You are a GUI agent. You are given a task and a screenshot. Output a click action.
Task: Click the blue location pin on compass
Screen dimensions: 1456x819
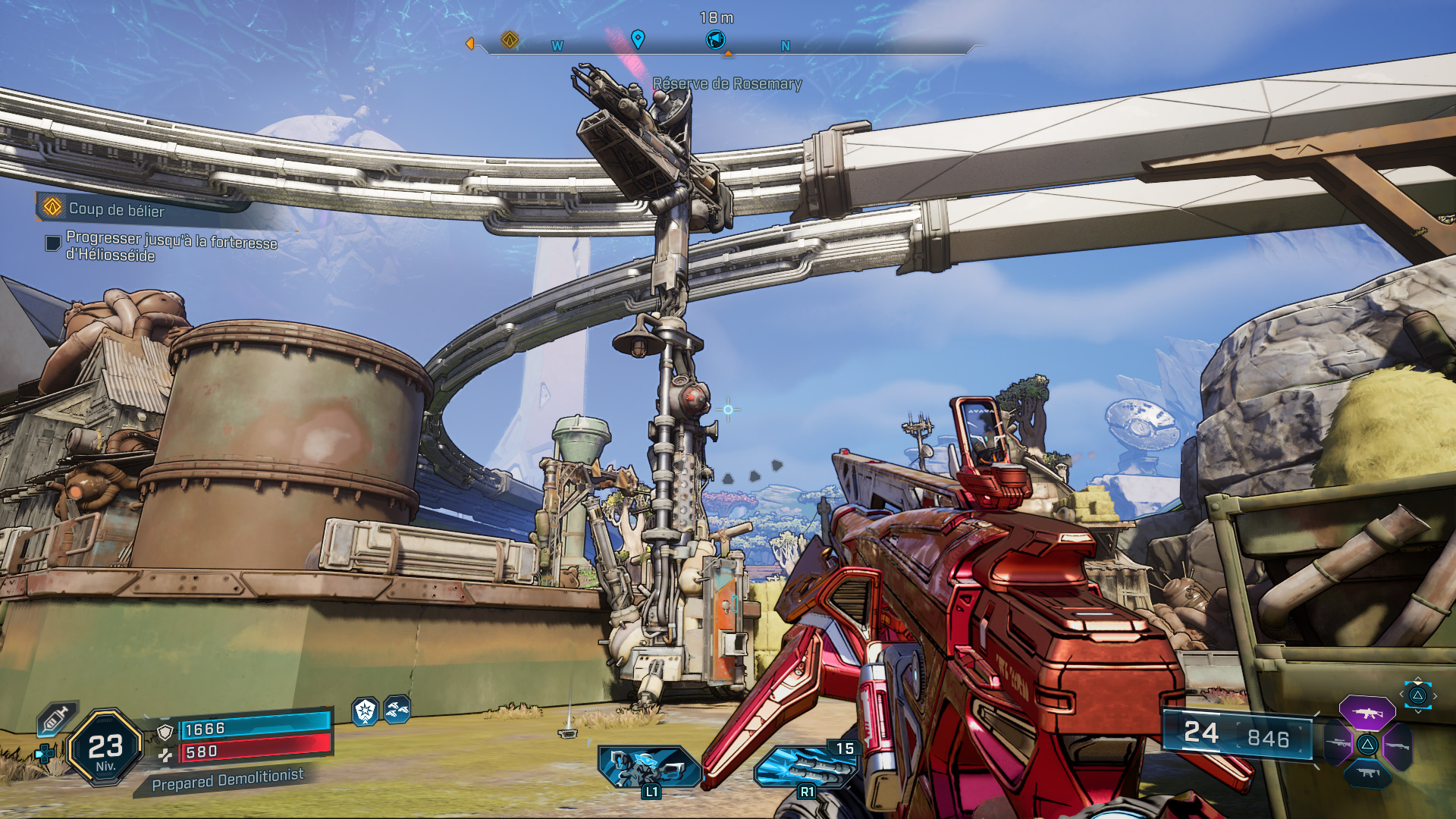[x=638, y=39]
